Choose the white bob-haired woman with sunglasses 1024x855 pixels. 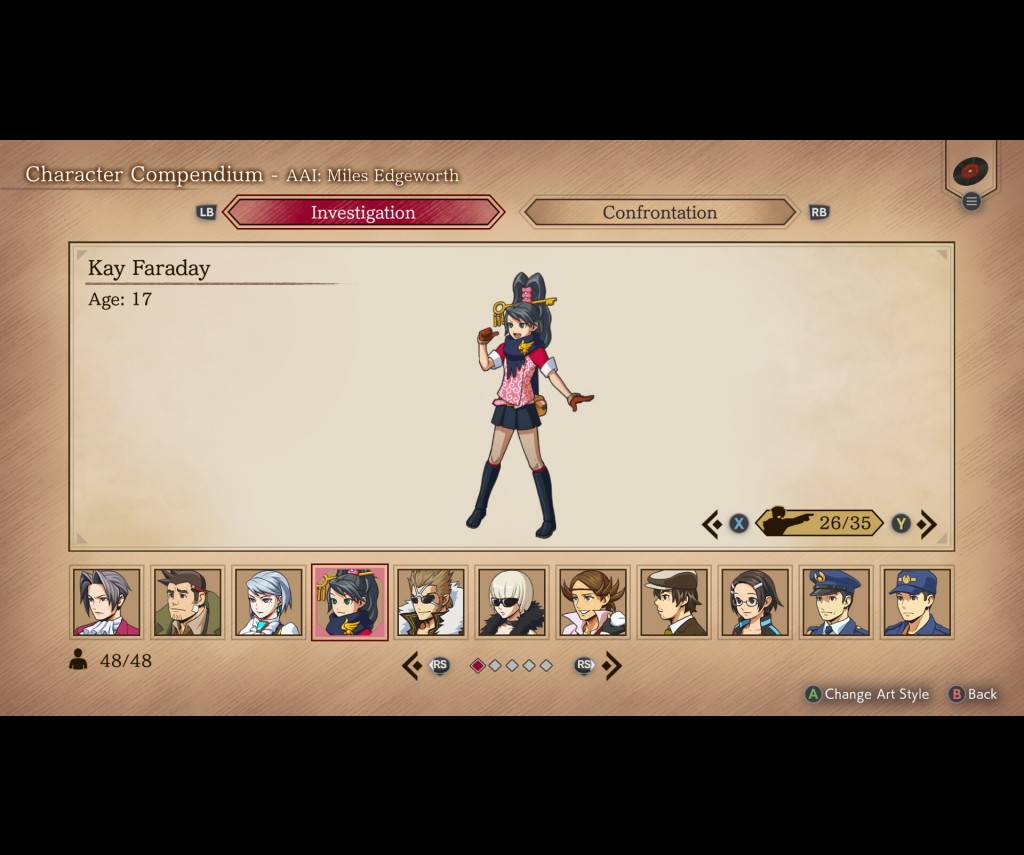click(x=512, y=602)
